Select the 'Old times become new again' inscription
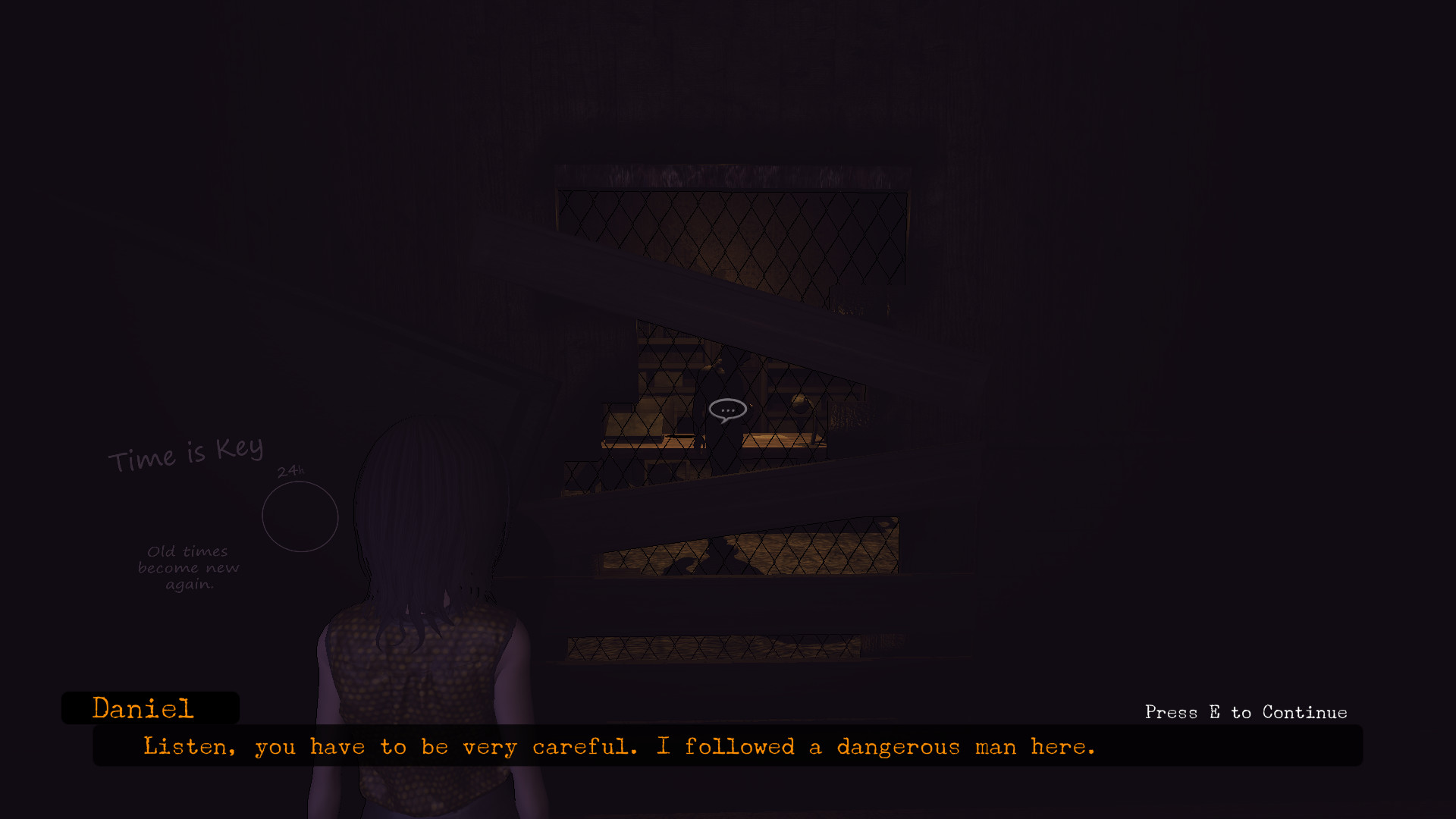 (x=188, y=566)
